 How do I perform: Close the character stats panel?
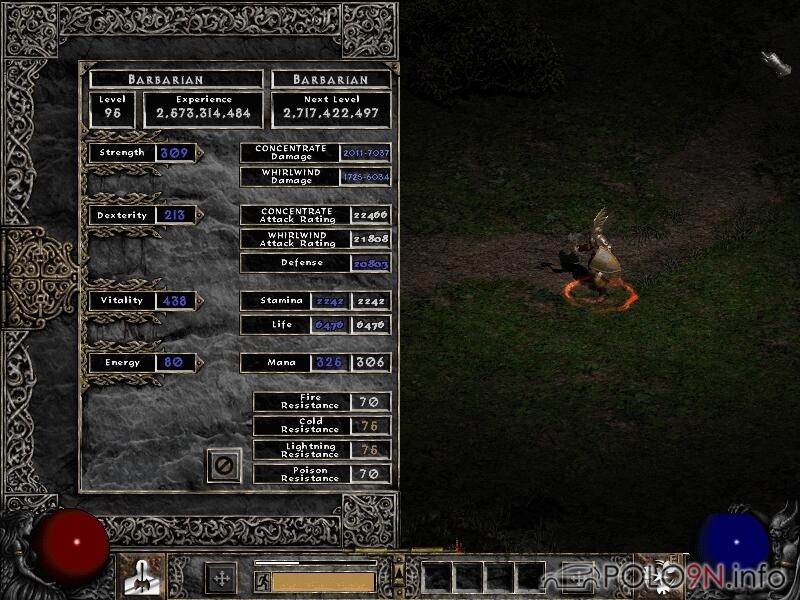(224, 465)
